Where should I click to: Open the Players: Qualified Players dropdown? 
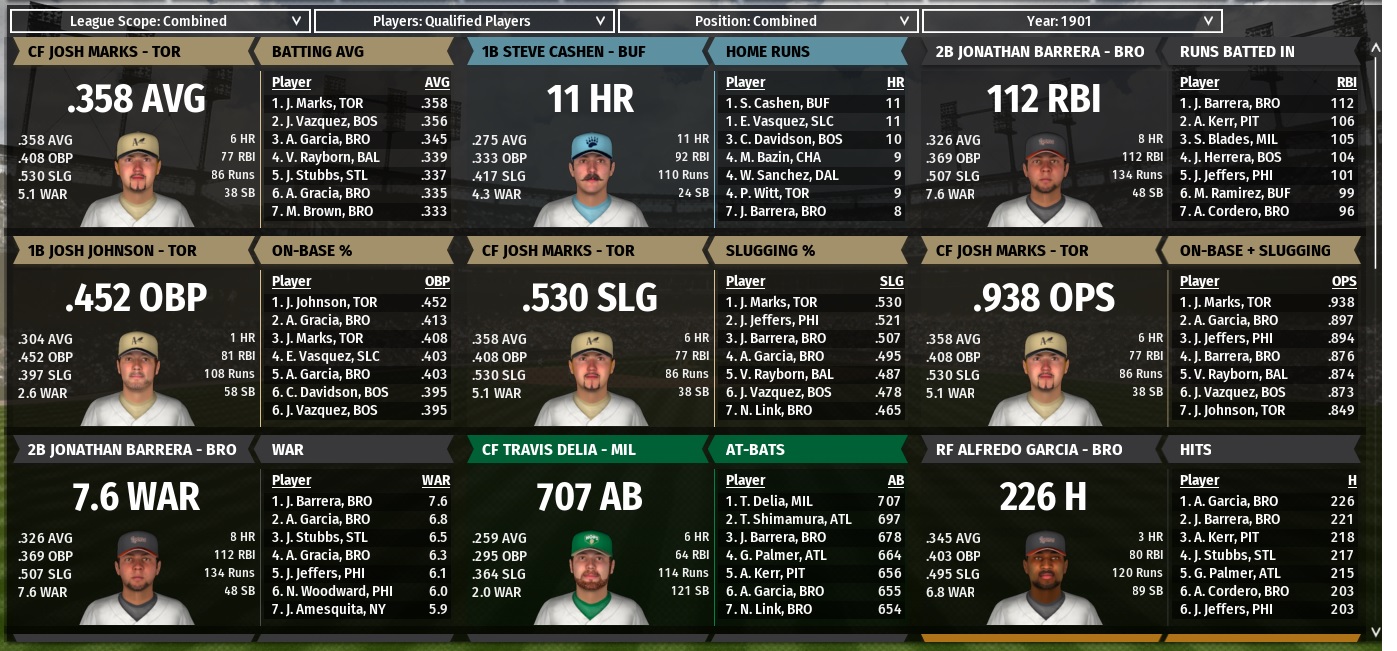click(463, 21)
